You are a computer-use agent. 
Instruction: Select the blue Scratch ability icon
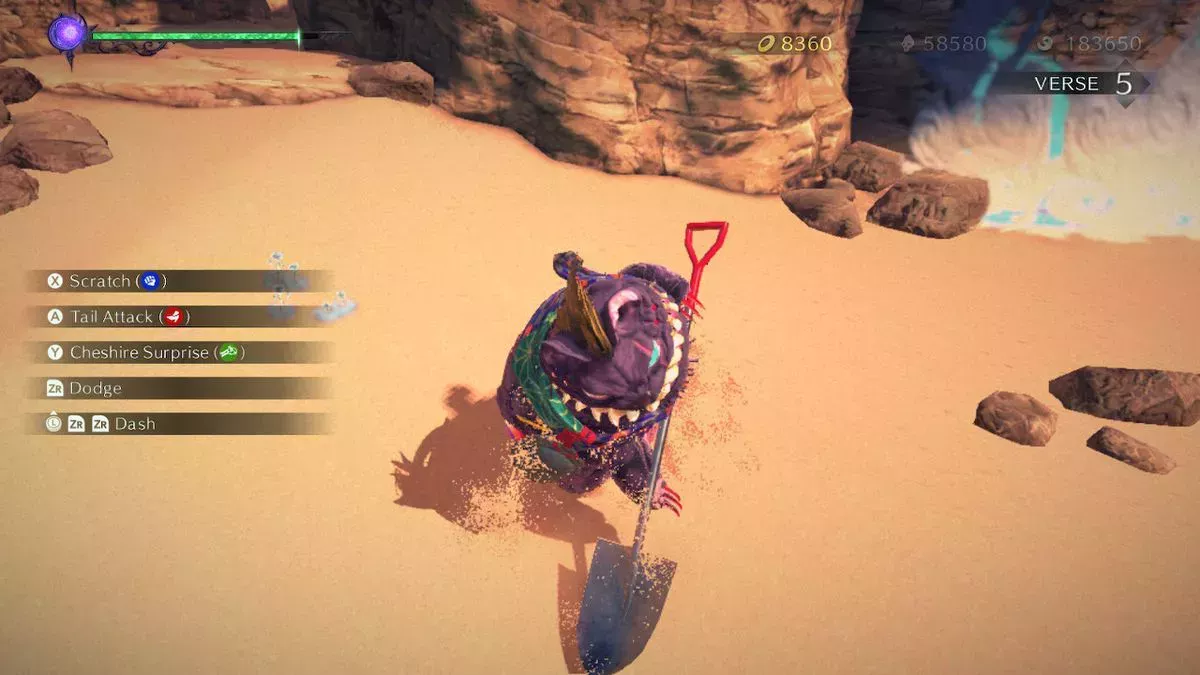click(150, 281)
